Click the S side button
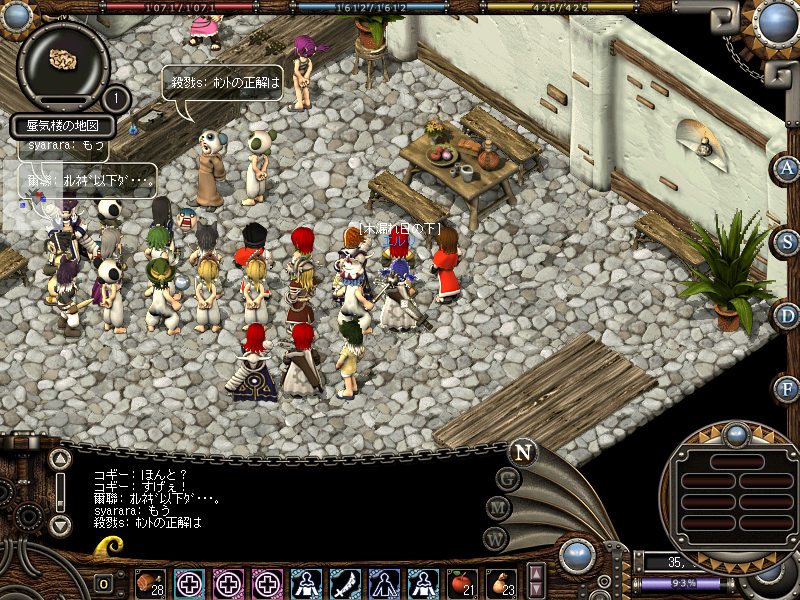This screenshot has height=600, width=800. click(787, 241)
